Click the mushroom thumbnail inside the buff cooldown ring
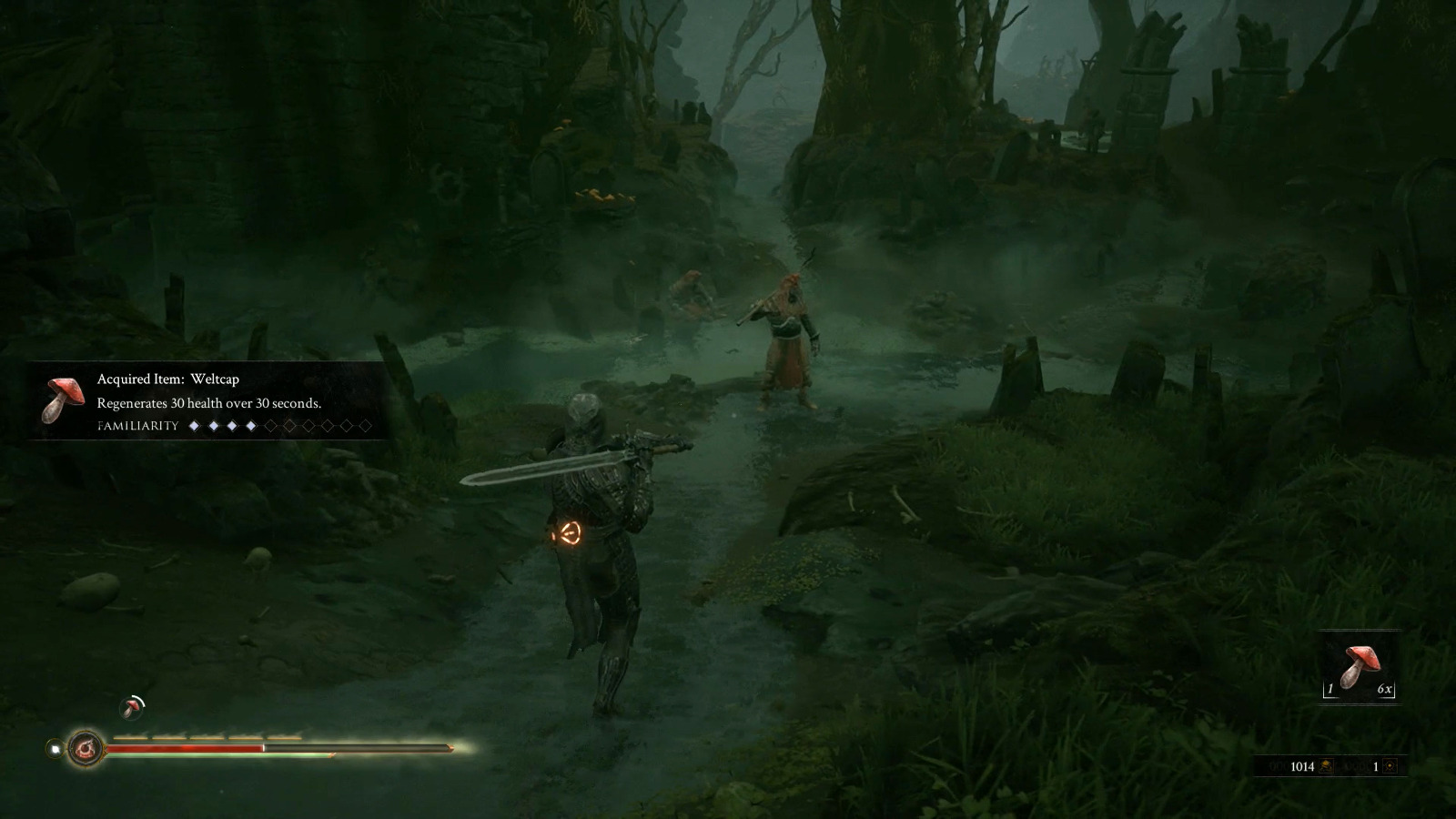The image size is (1456, 819). pyautogui.click(x=131, y=708)
